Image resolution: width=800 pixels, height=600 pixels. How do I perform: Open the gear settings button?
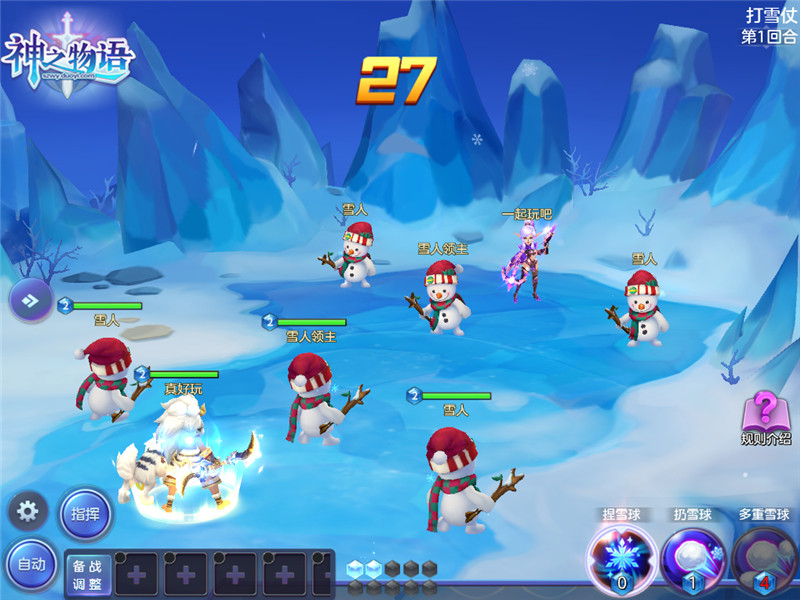tap(28, 512)
